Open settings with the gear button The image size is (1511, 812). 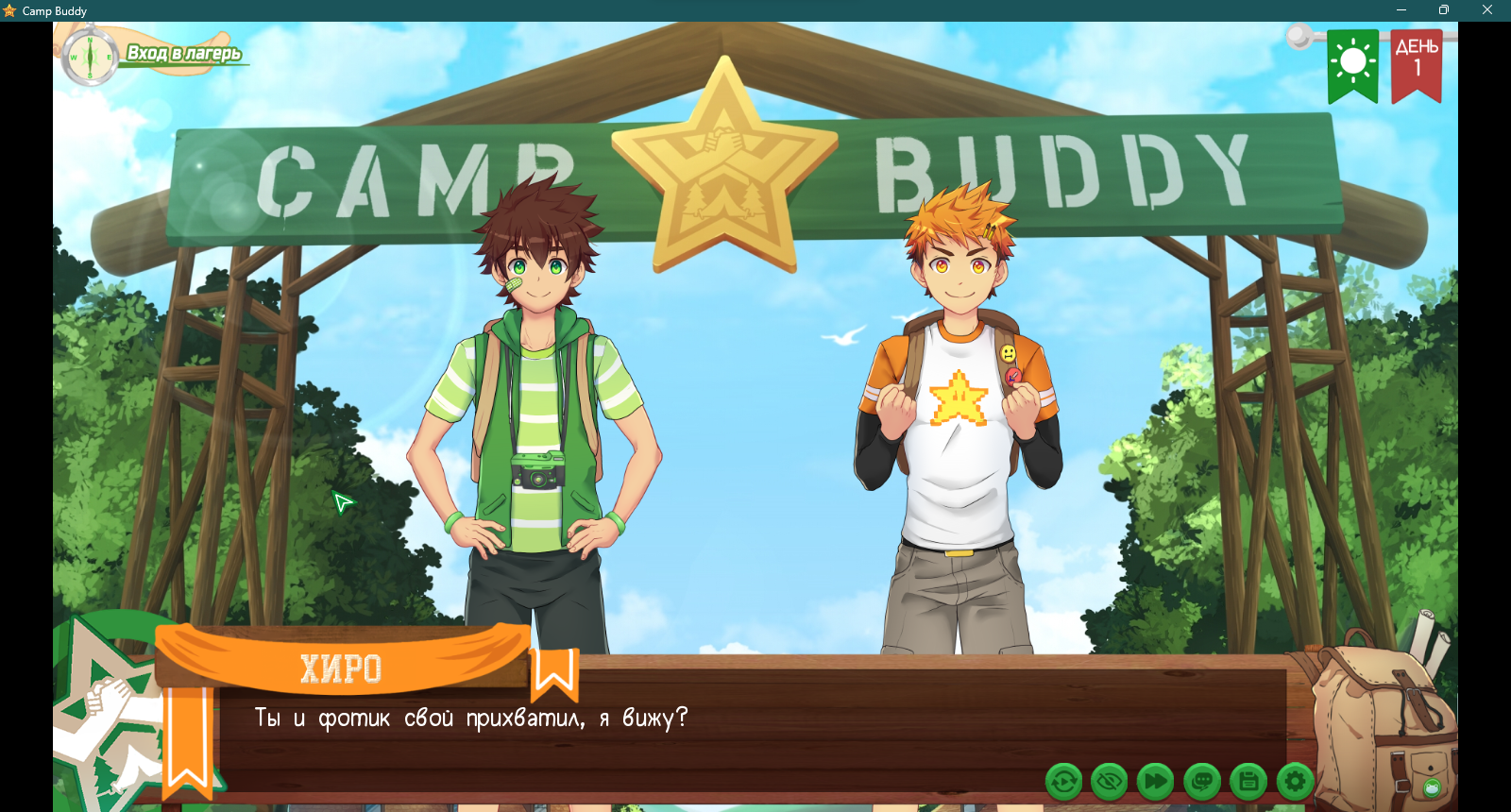1295,782
